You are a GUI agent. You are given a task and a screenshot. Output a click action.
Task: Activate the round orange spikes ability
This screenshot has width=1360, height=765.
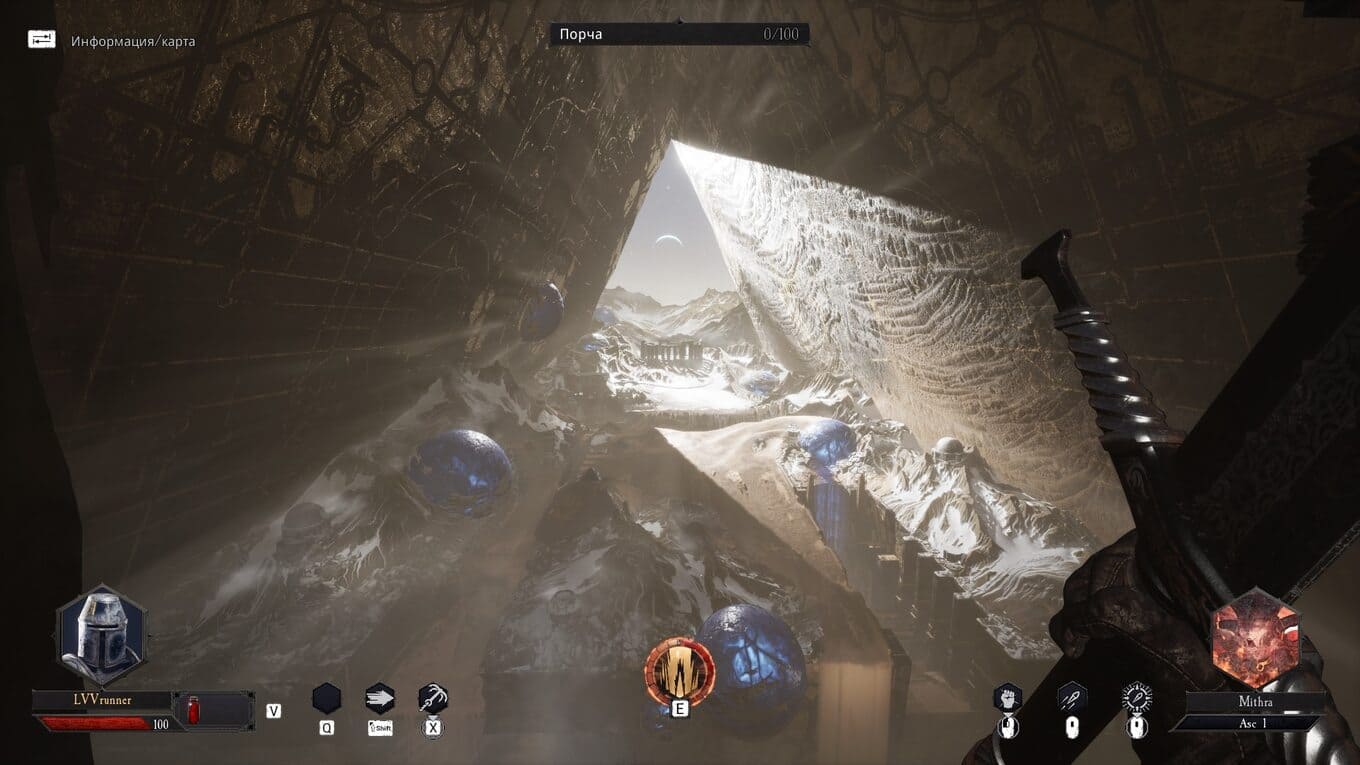coord(680,669)
